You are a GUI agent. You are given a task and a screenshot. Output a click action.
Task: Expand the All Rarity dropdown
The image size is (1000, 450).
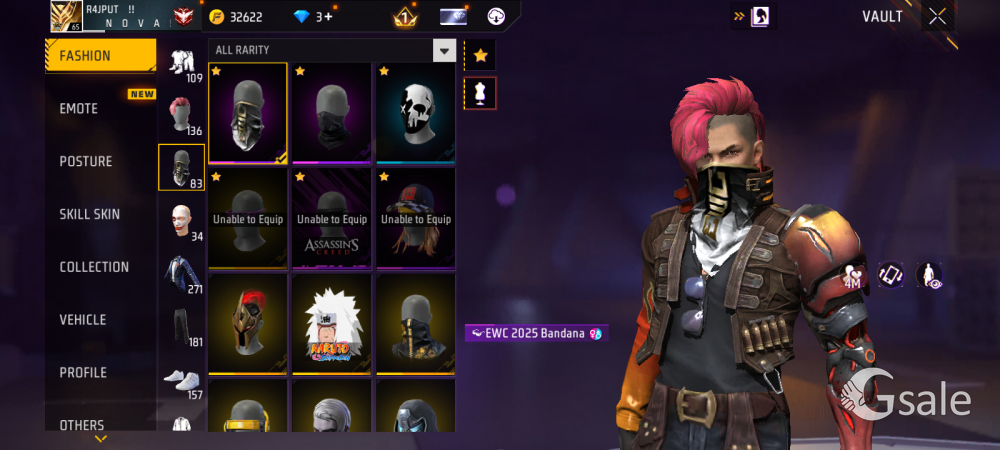[x=444, y=50]
